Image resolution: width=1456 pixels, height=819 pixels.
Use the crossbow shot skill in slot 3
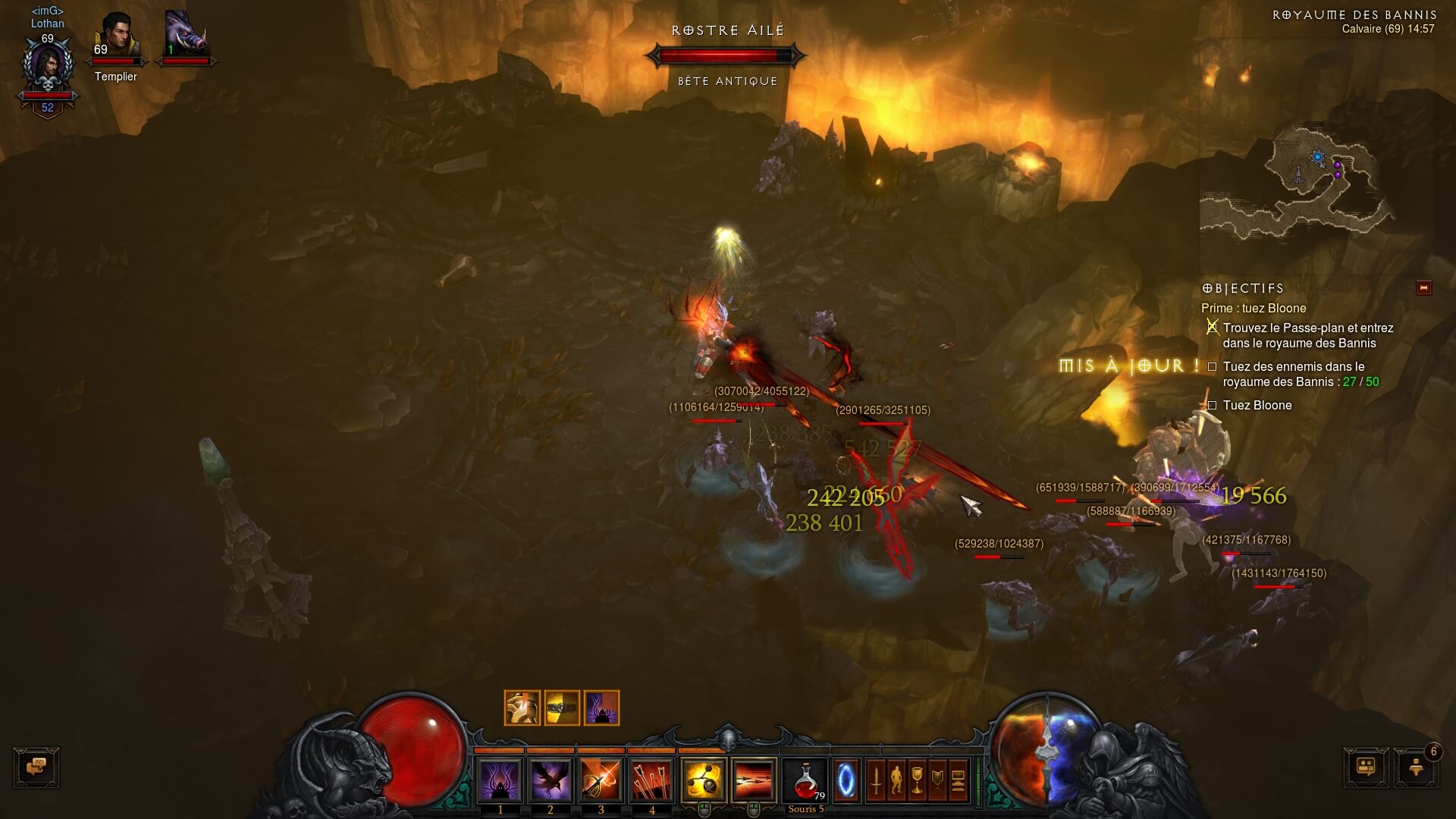(x=601, y=780)
